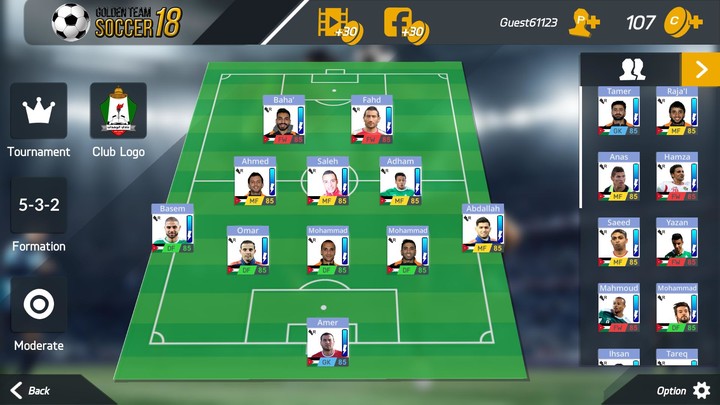Choose forward Fahd player card
Screen dimensions: 720x405
tap(371, 122)
